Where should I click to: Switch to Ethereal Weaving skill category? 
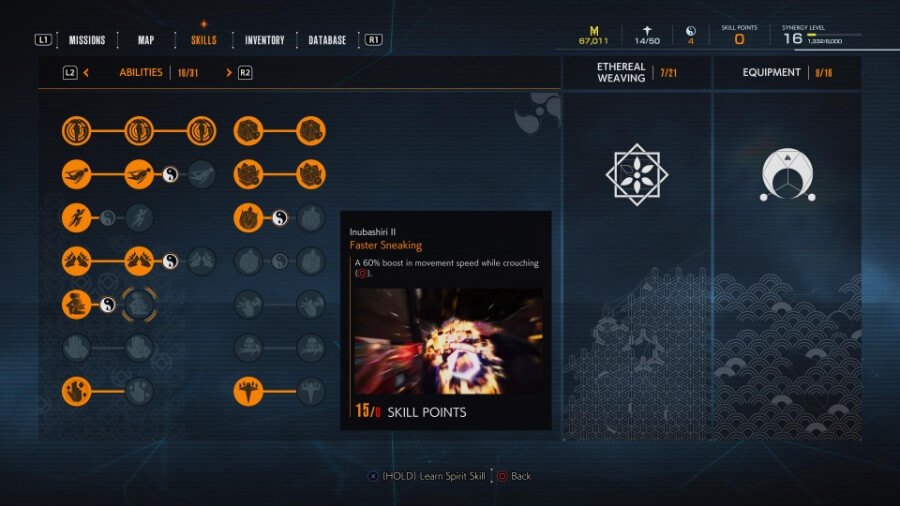(622, 72)
